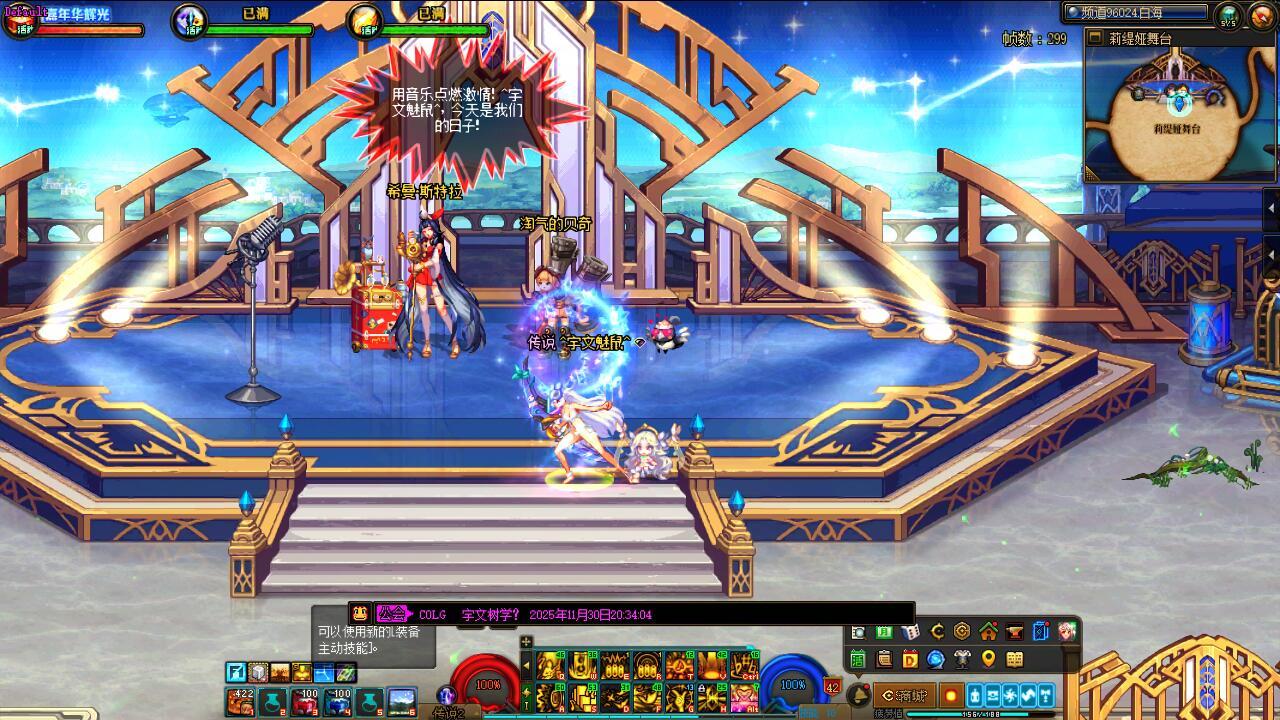Select the red potion in quick slot 3
This screenshot has height=720, width=1280.
point(304,700)
